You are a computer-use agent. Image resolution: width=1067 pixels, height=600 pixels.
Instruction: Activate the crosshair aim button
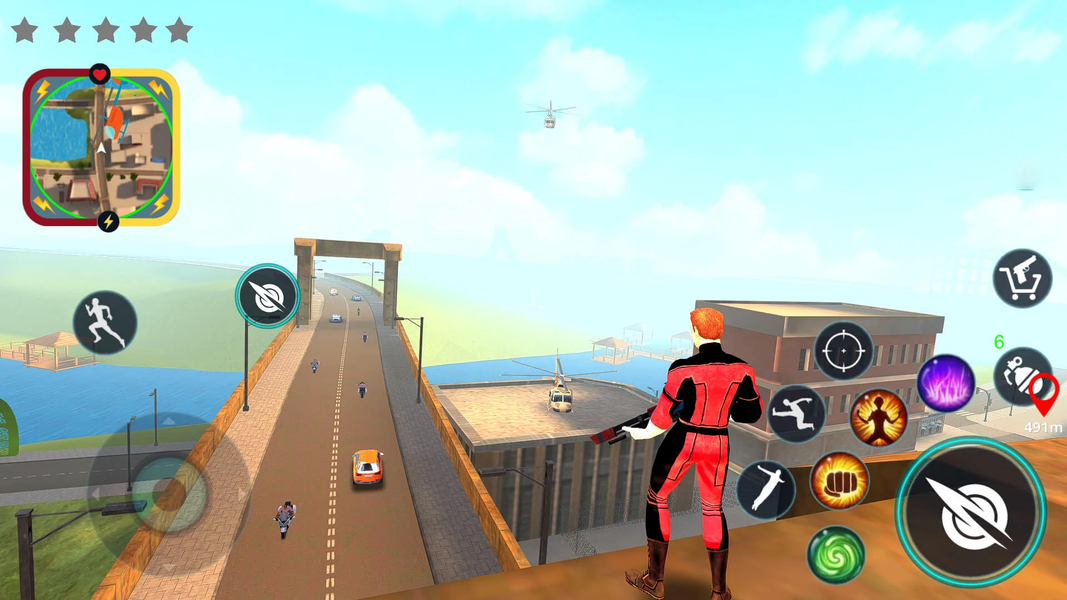coord(843,351)
